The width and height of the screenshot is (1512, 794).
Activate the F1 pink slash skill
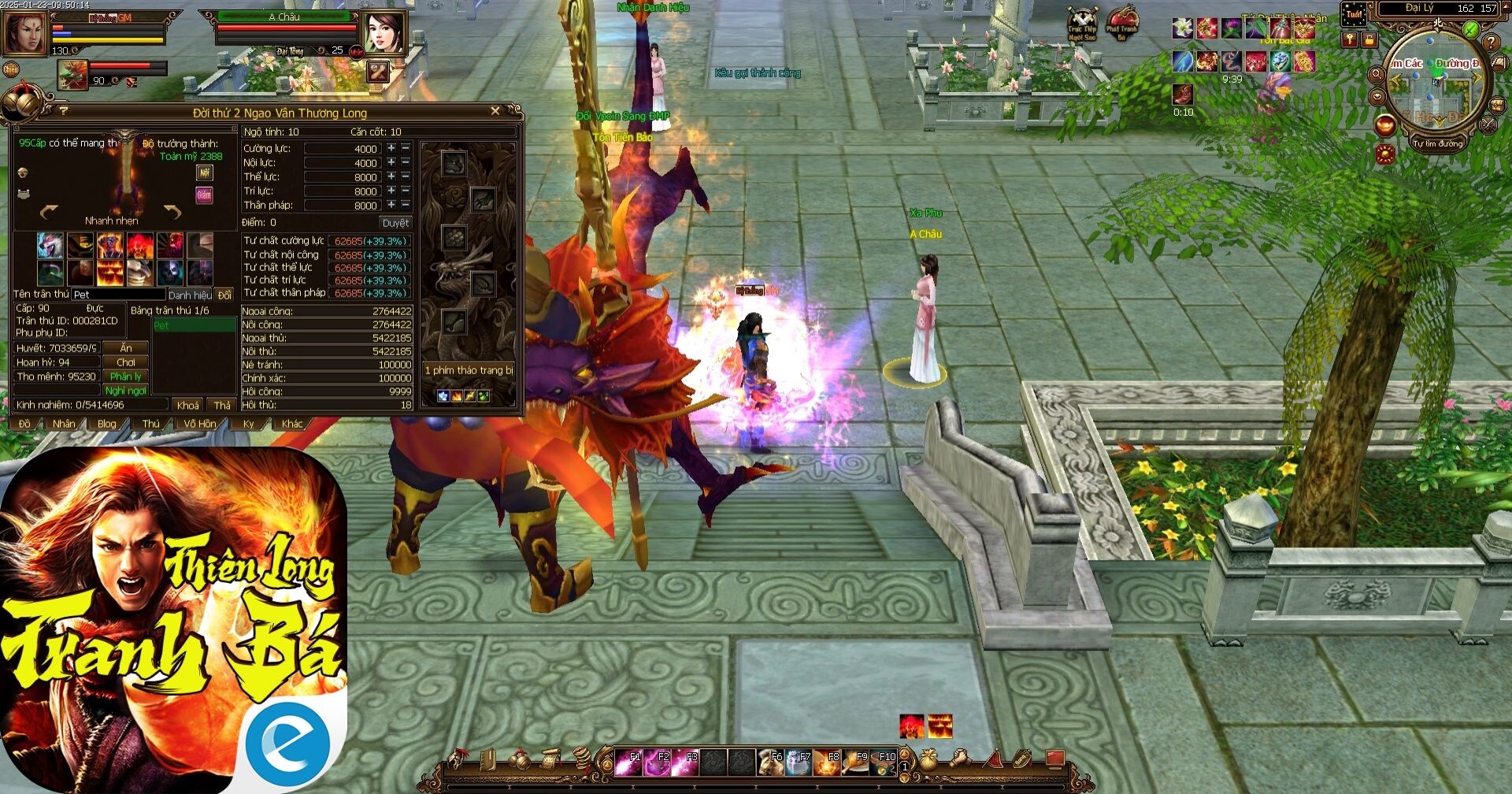point(628,762)
